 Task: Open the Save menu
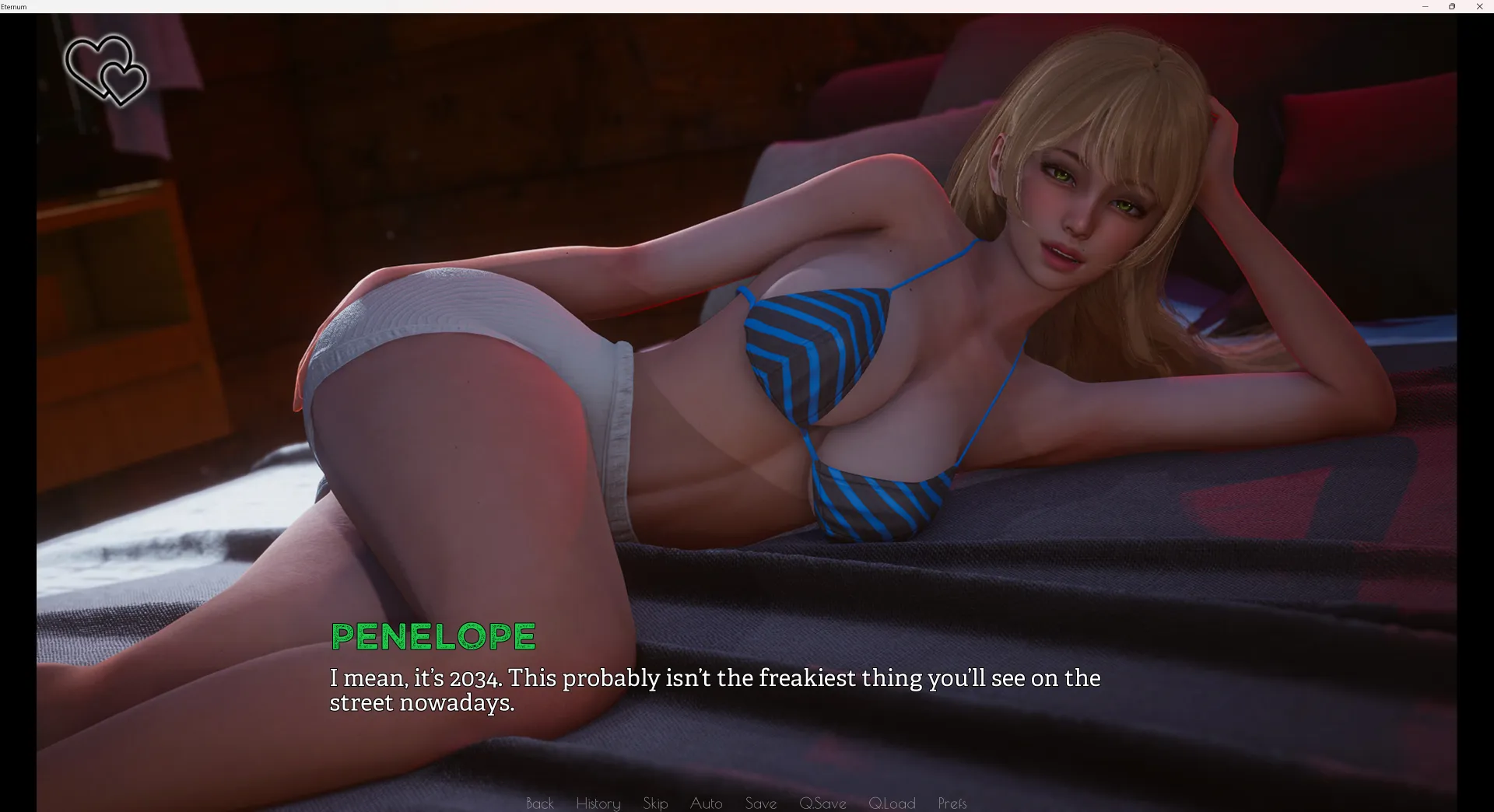[760, 803]
